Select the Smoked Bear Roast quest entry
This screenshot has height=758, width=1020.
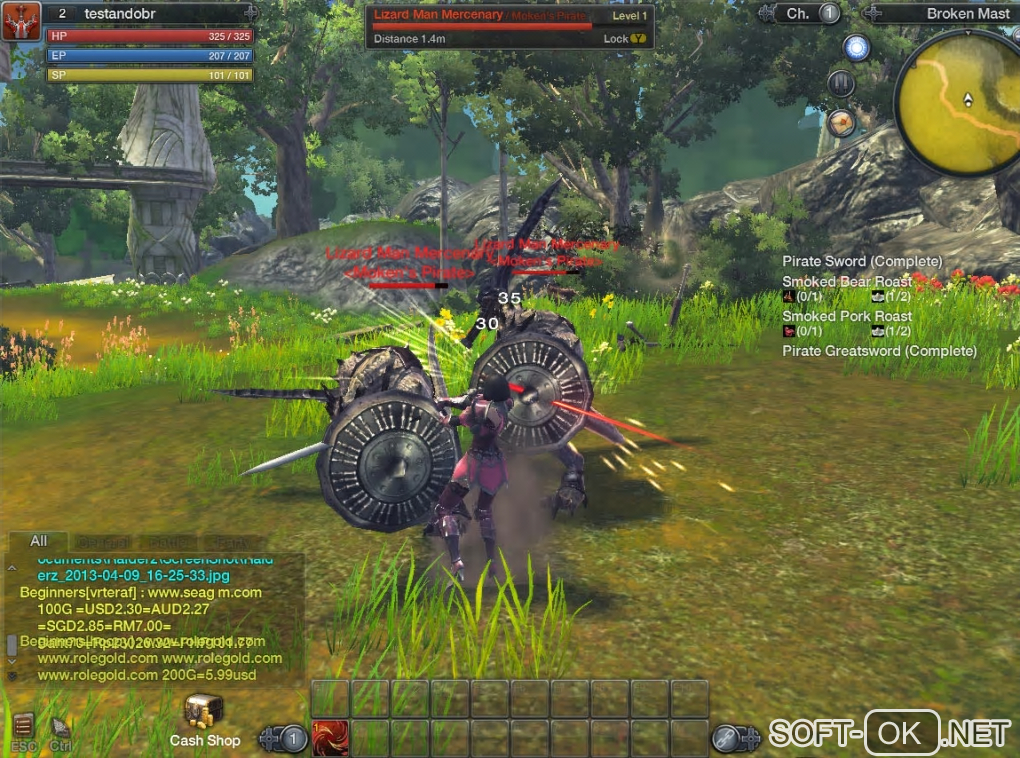[x=846, y=282]
